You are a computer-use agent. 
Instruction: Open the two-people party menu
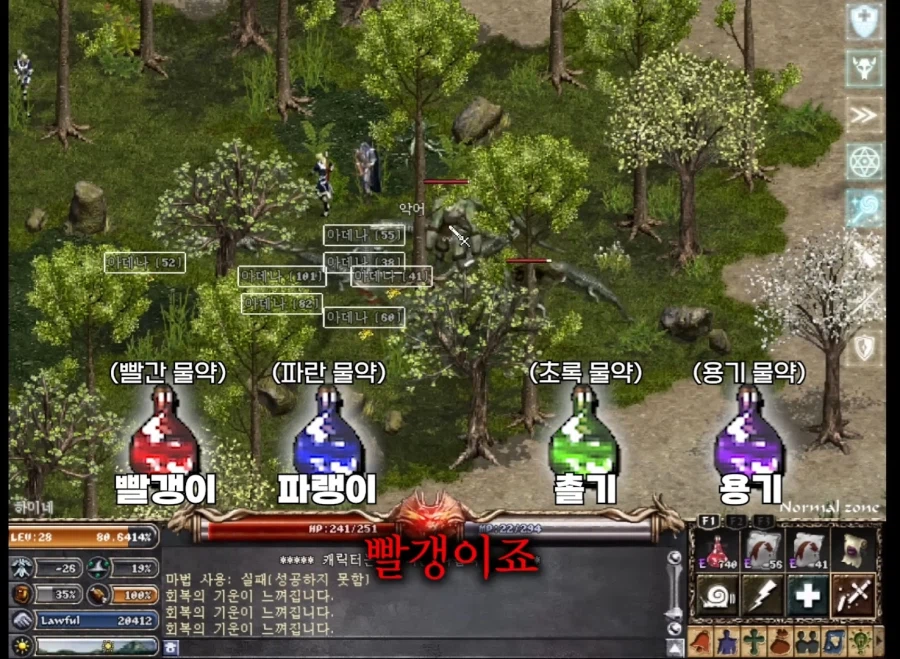tap(808, 640)
